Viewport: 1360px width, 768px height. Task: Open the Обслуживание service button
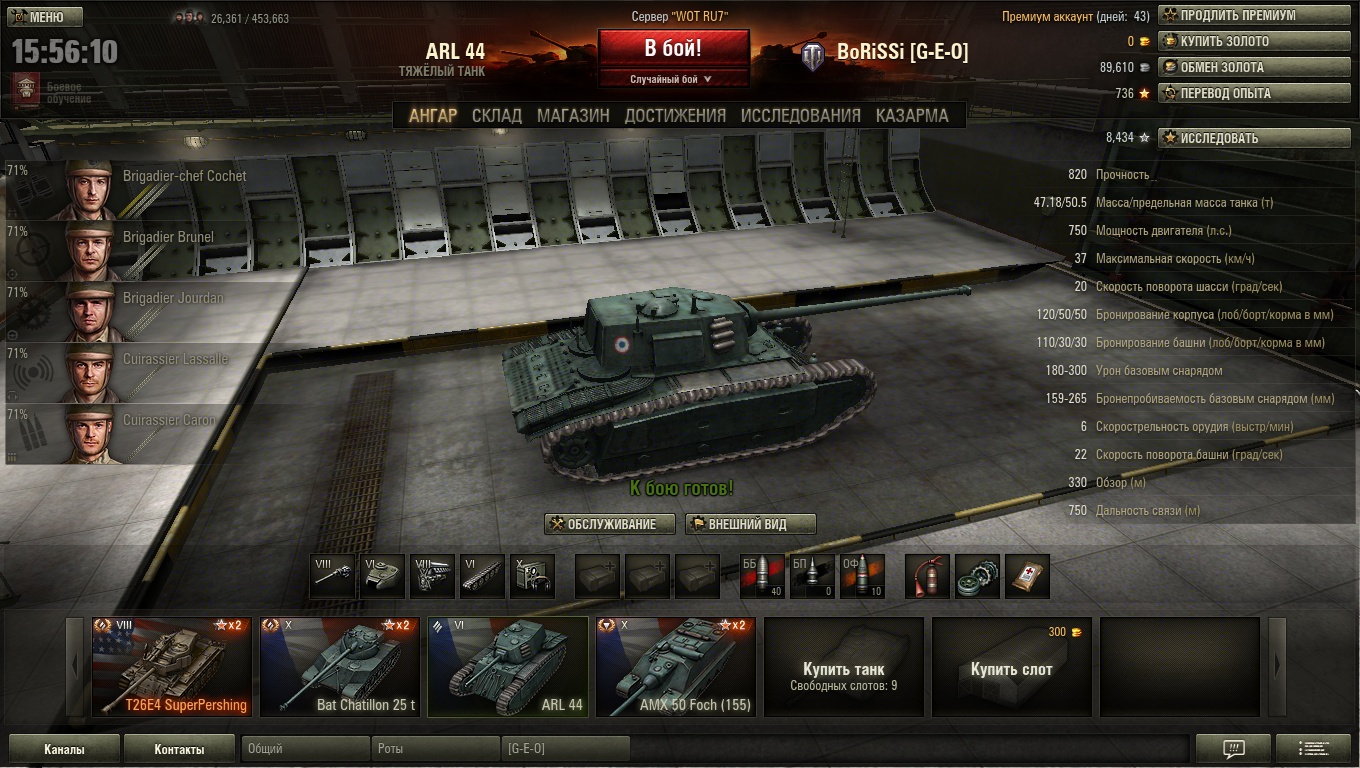[x=602, y=525]
